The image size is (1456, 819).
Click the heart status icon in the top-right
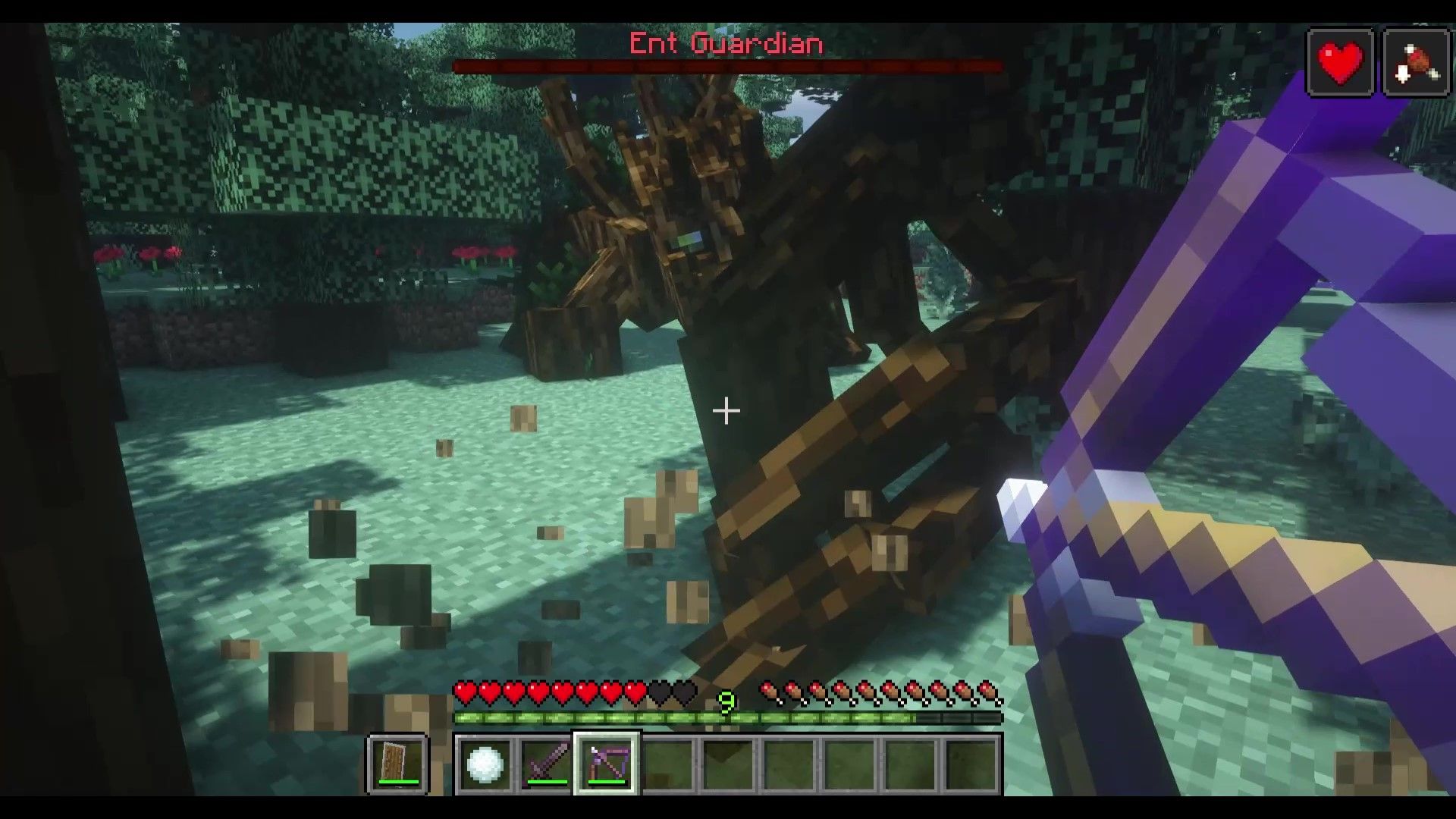1339,61
